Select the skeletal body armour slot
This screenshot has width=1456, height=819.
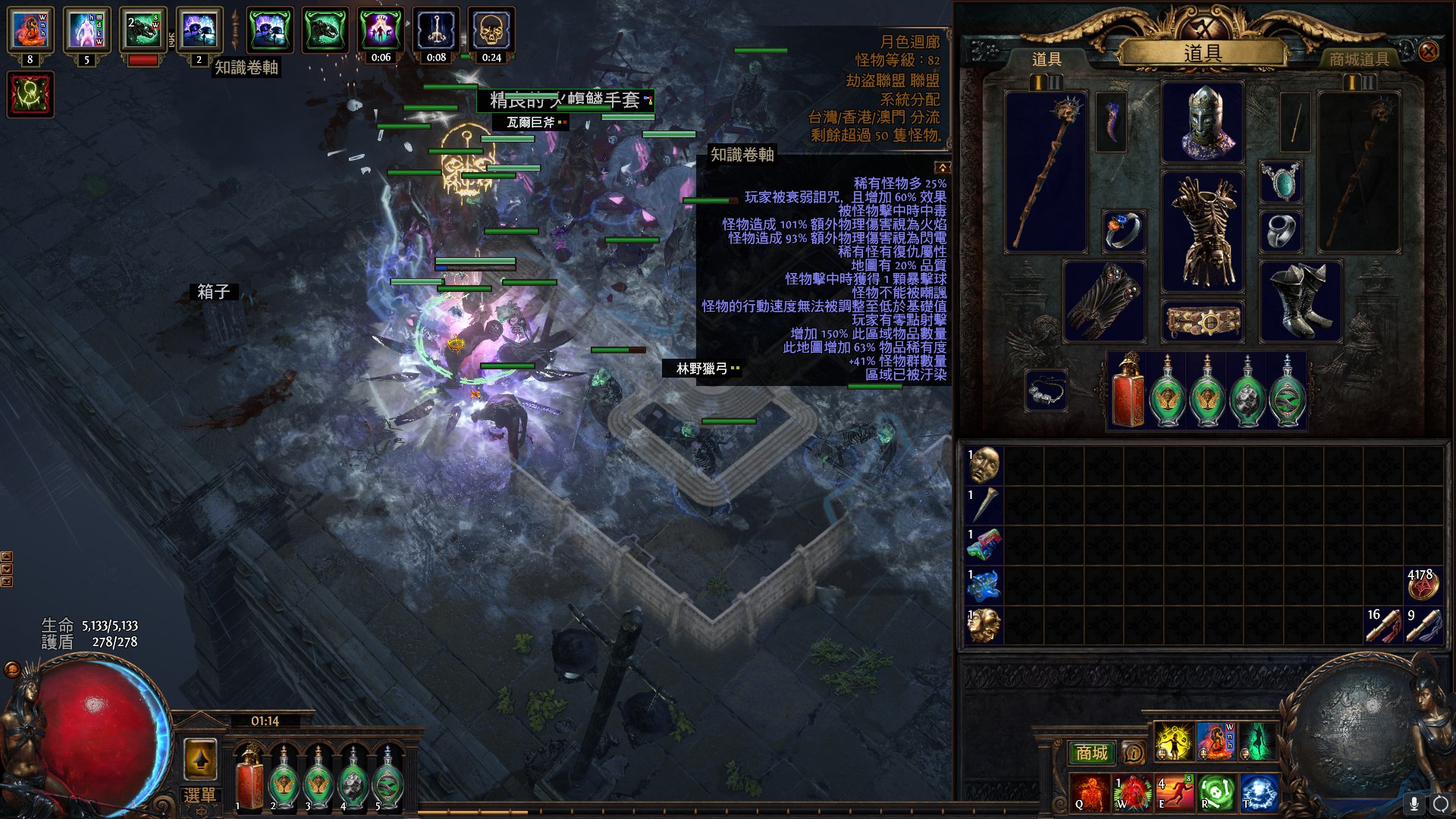pyautogui.click(x=1203, y=231)
